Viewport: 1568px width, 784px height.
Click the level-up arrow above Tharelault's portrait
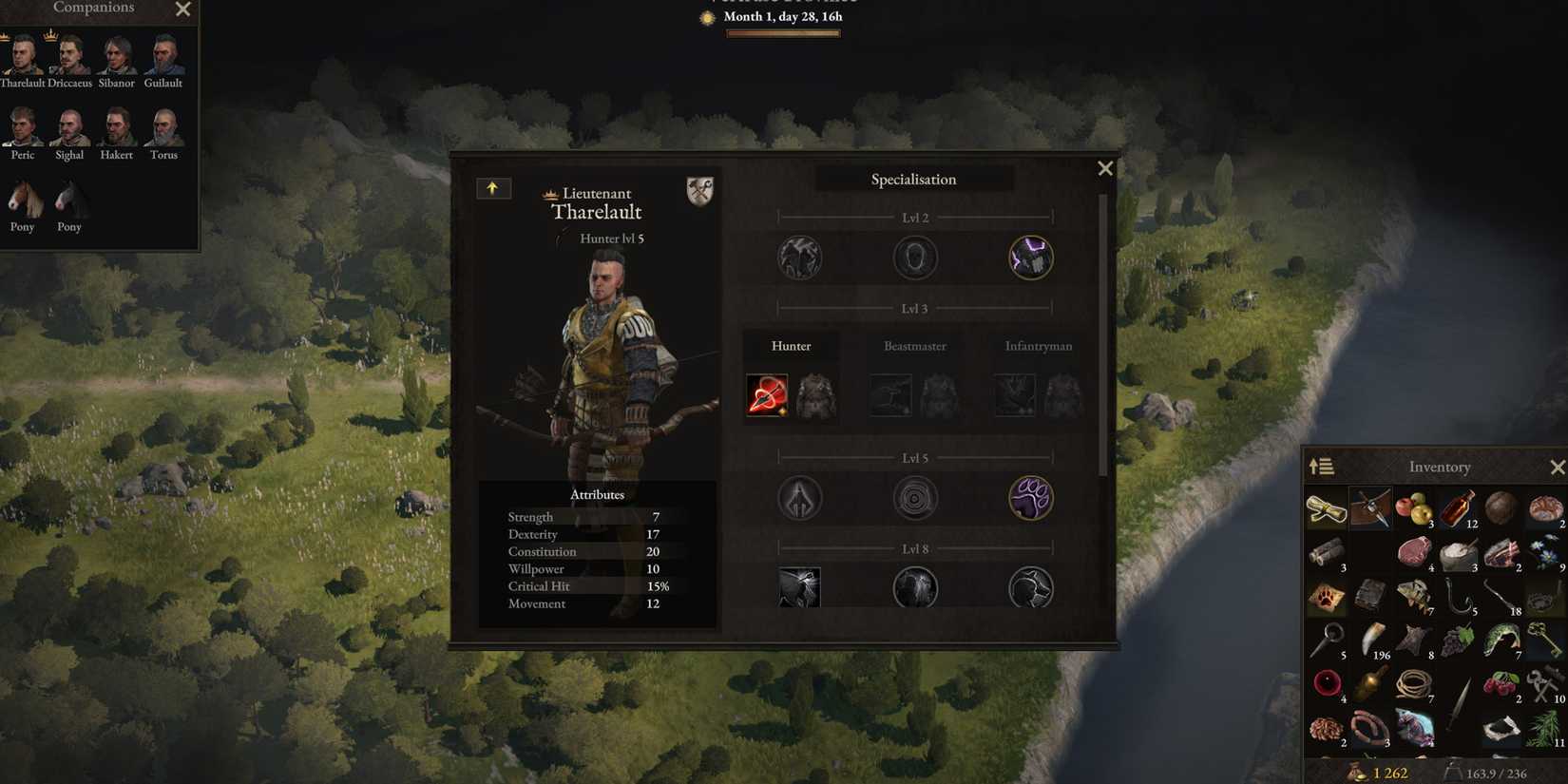click(493, 188)
